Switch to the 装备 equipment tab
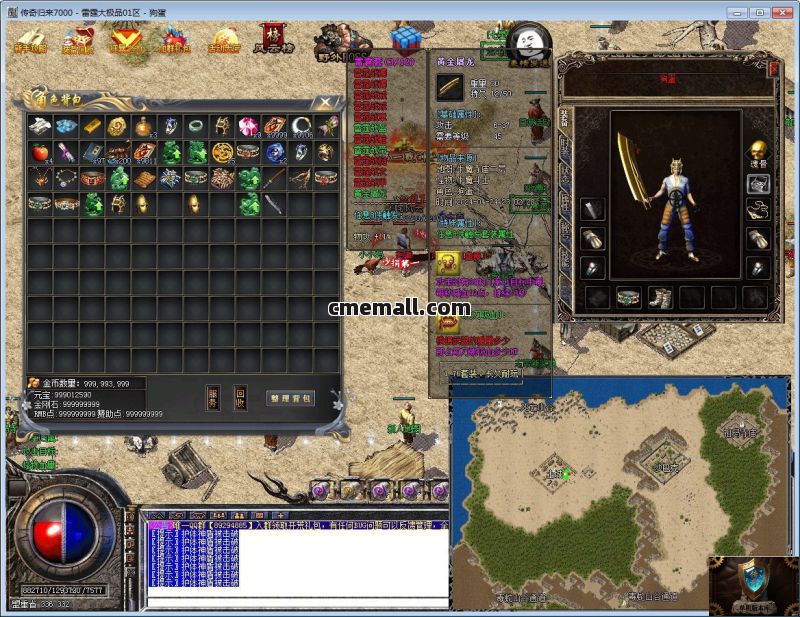 [566, 118]
